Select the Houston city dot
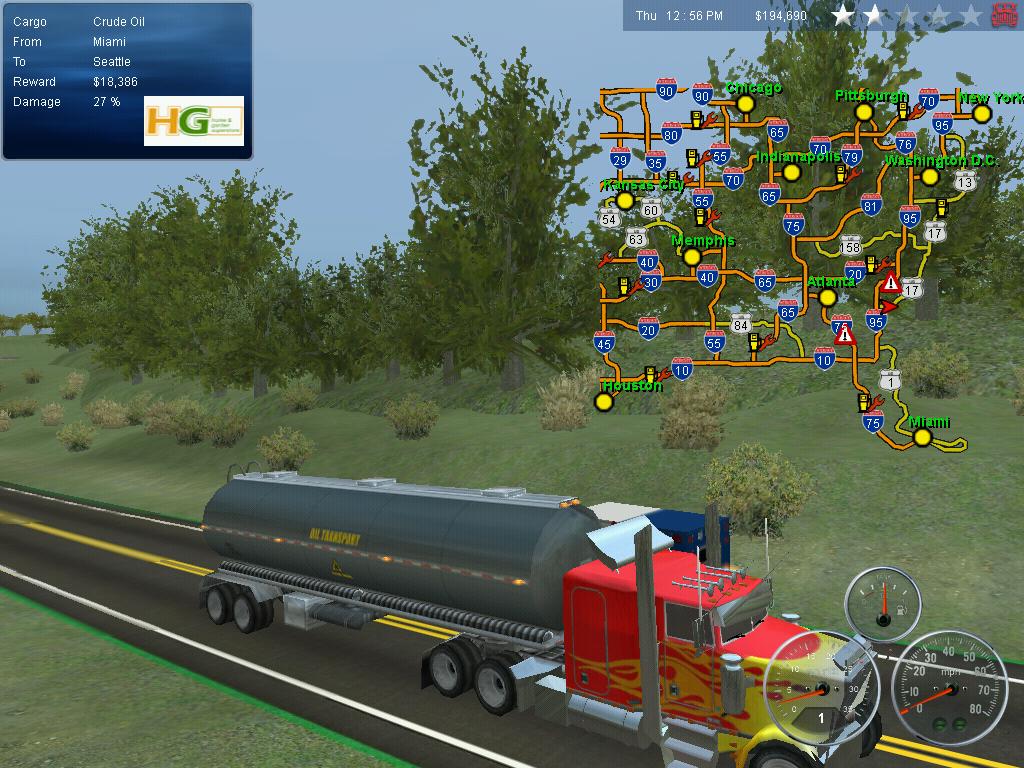Viewport: 1024px width, 768px height. pos(603,402)
